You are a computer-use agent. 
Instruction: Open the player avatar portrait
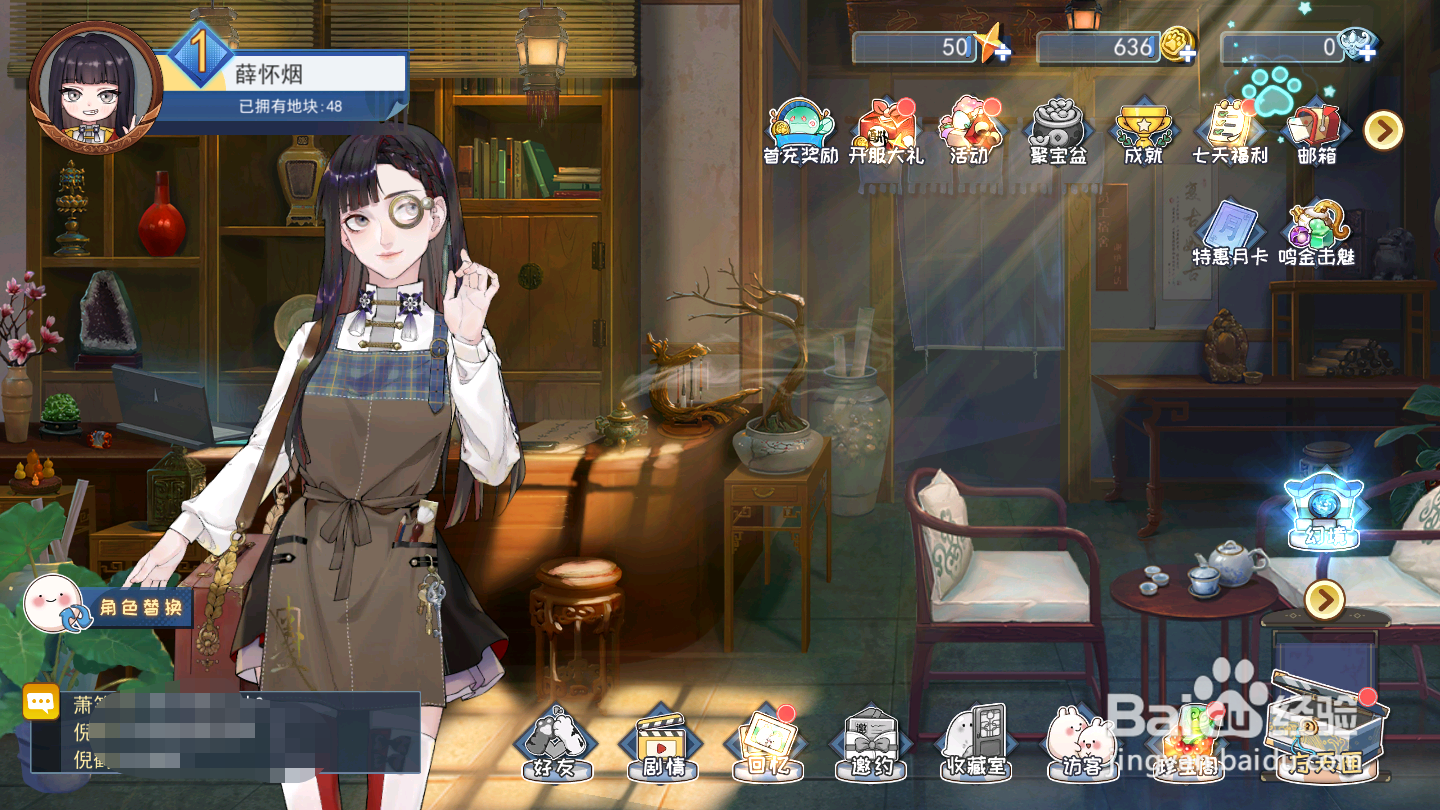[x=95, y=87]
